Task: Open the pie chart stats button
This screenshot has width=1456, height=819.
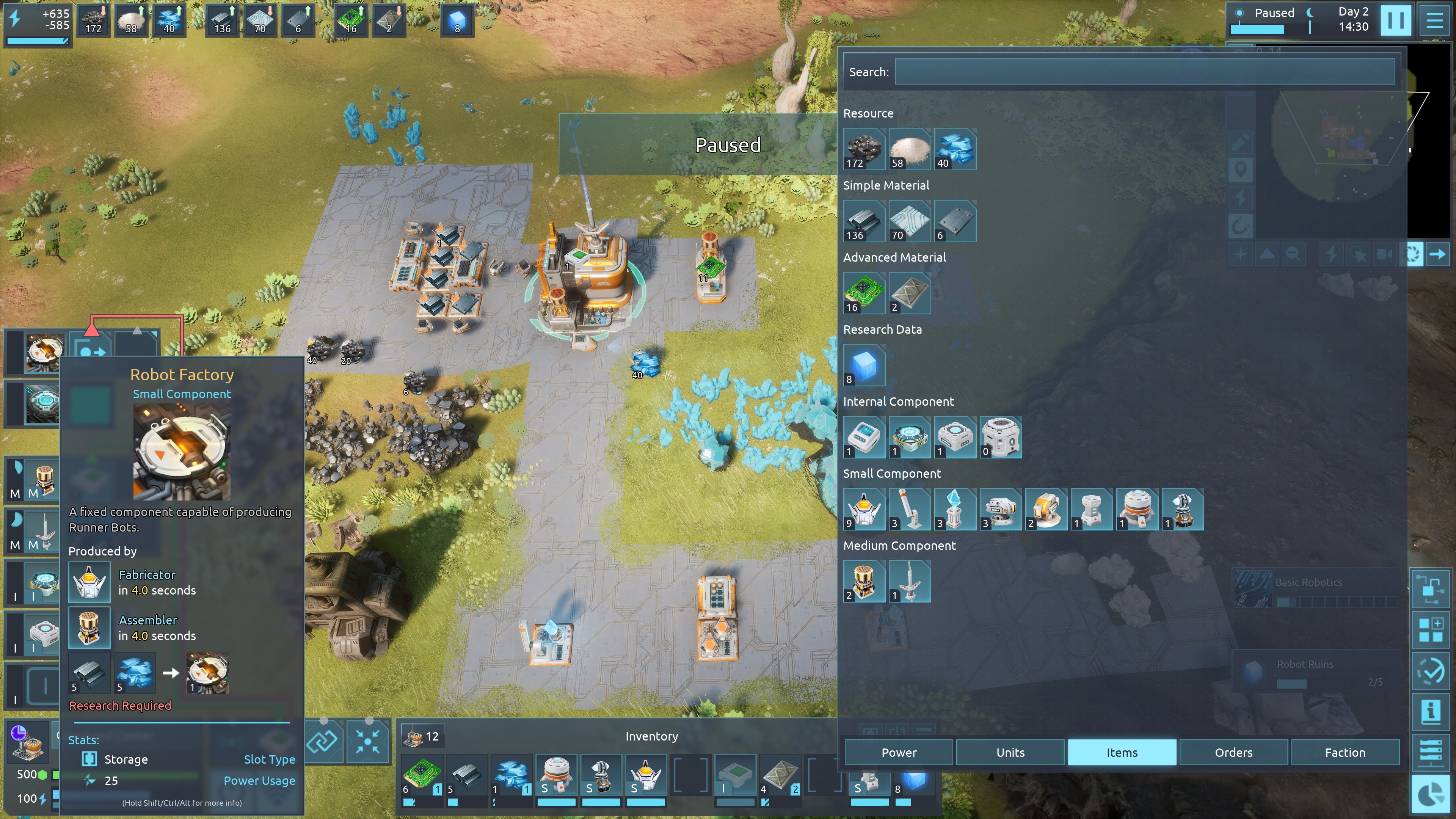Action: [1431, 794]
